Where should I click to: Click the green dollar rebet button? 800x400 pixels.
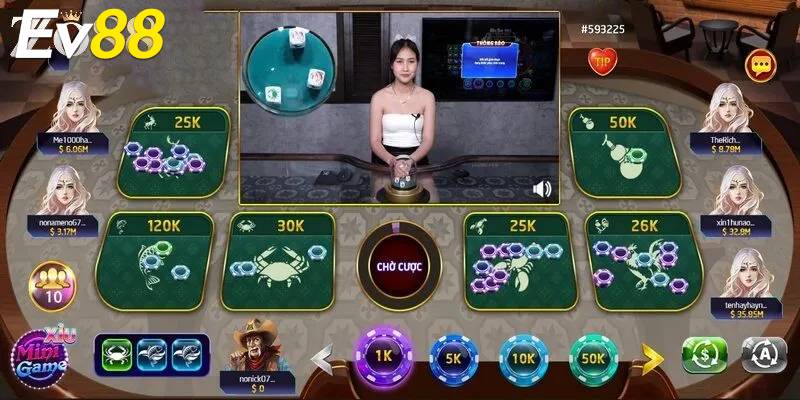(x=704, y=355)
